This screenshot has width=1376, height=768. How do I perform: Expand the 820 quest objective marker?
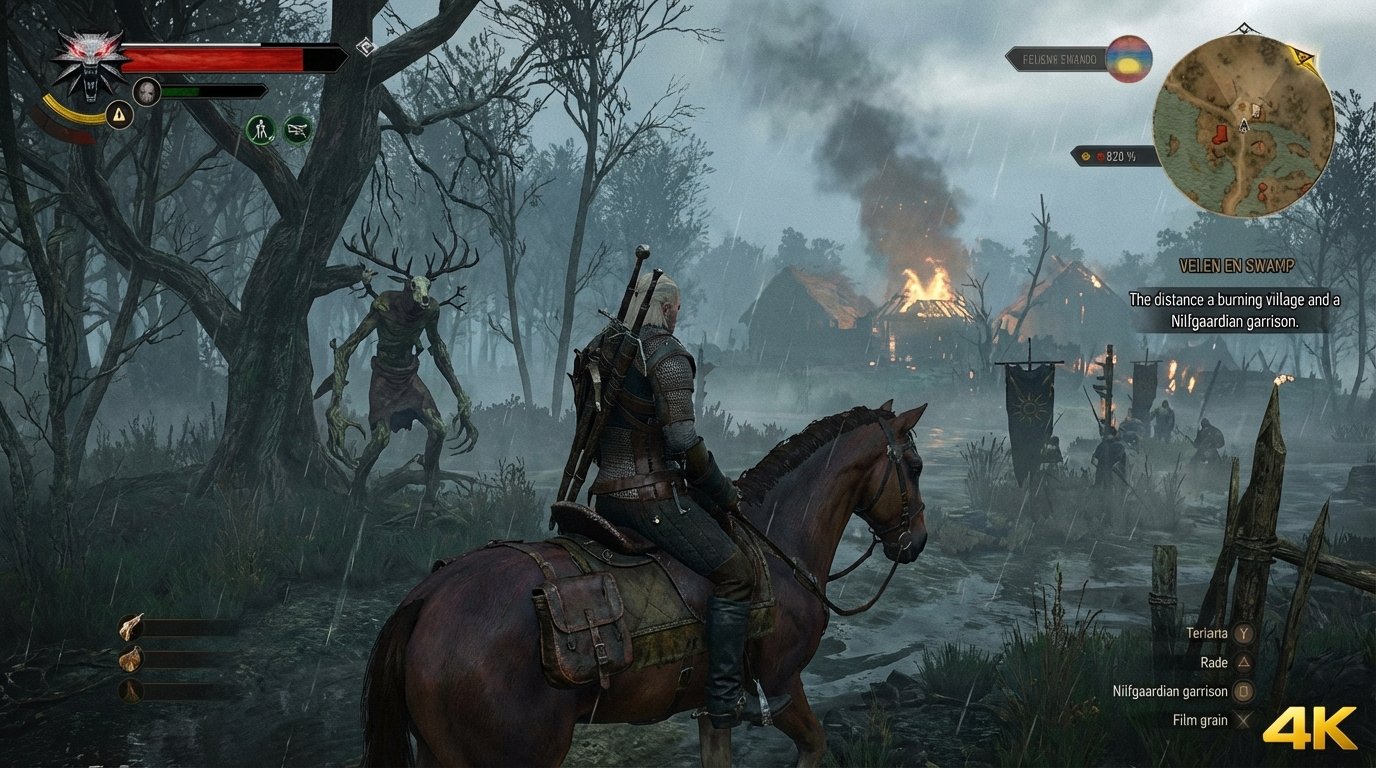coord(1119,156)
